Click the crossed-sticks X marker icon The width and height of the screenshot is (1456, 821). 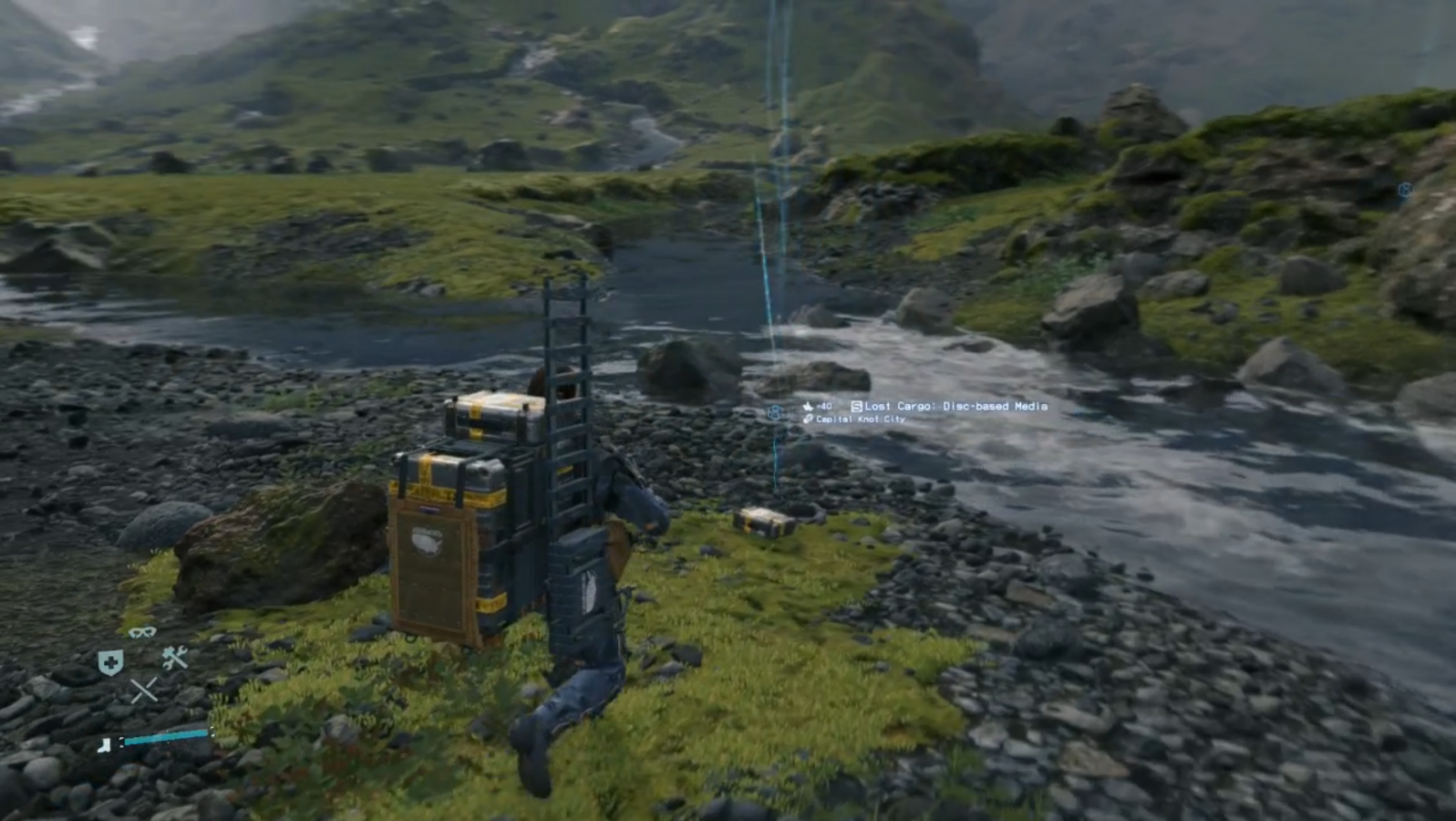145,690
